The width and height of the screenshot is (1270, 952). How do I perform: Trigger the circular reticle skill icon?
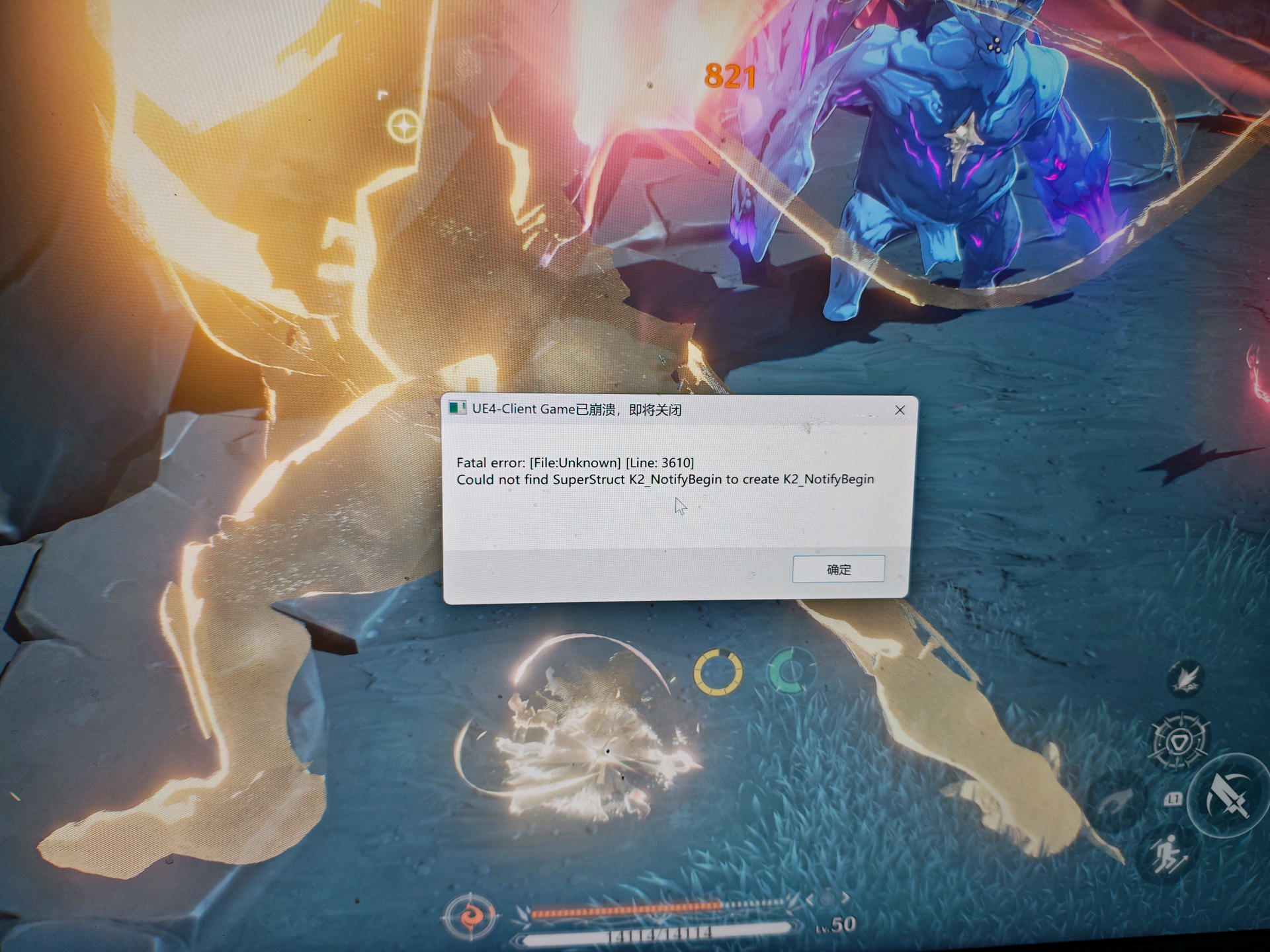click(1179, 741)
